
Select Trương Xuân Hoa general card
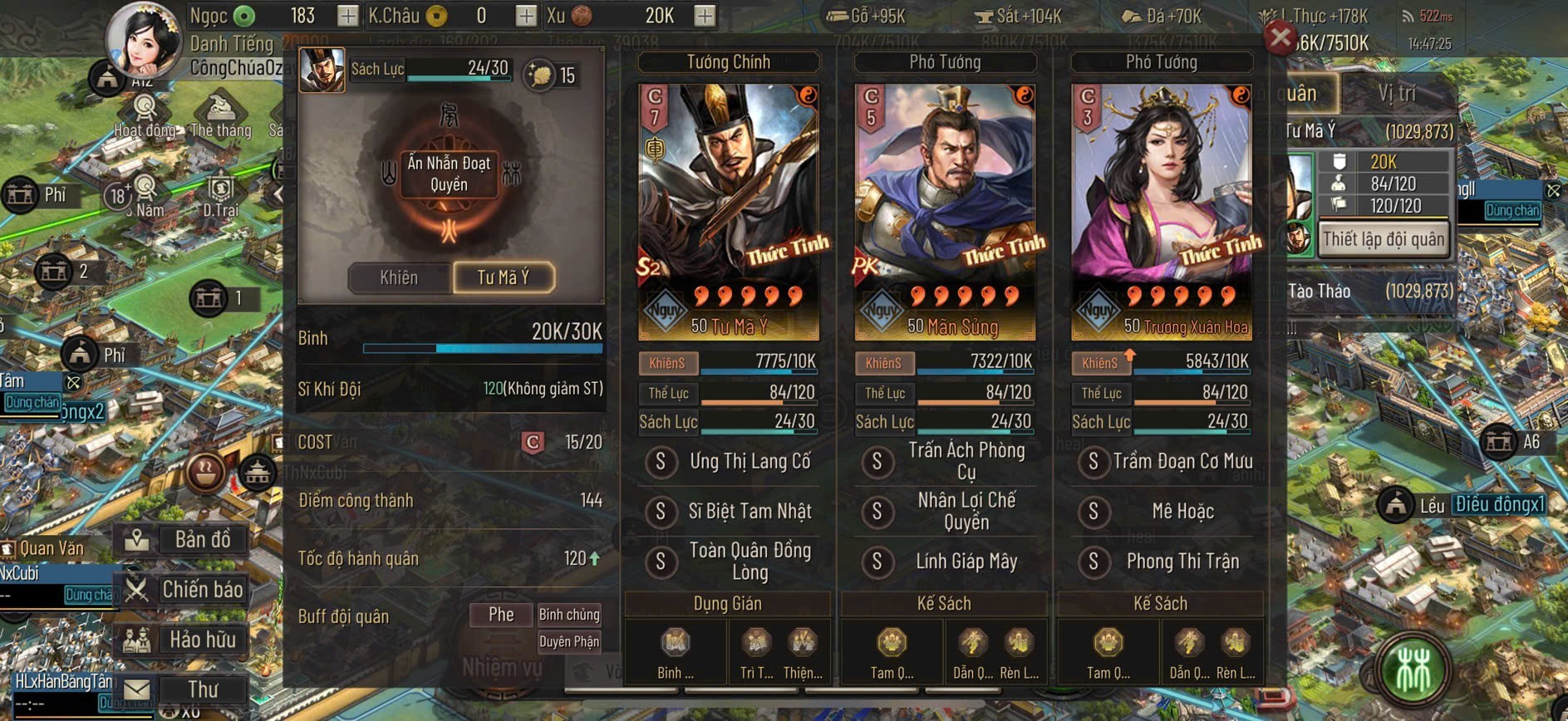tap(1161, 212)
